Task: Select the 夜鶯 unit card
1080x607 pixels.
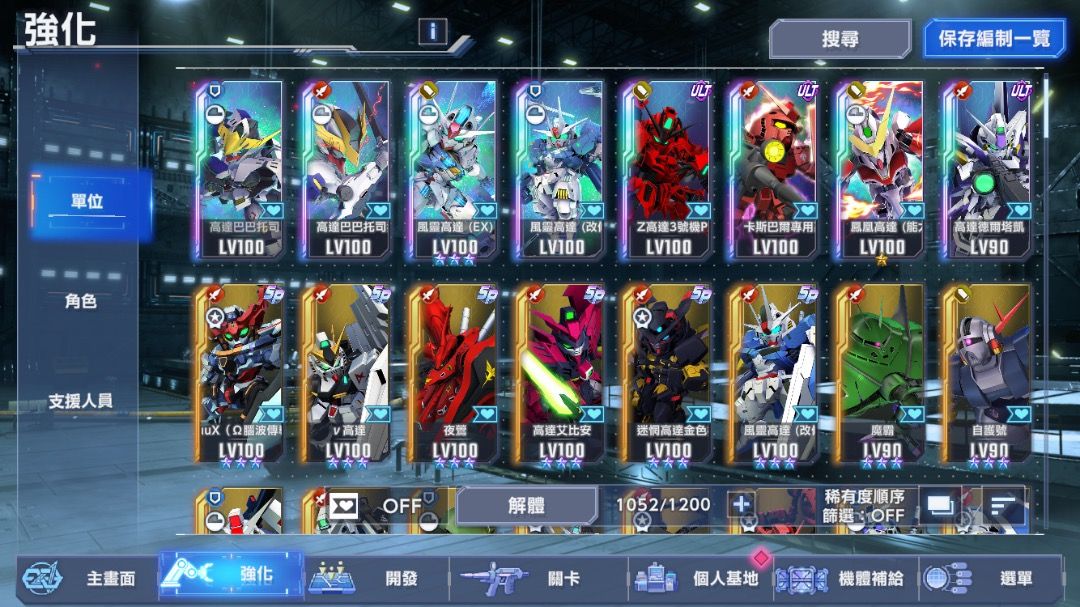Action: [455, 372]
